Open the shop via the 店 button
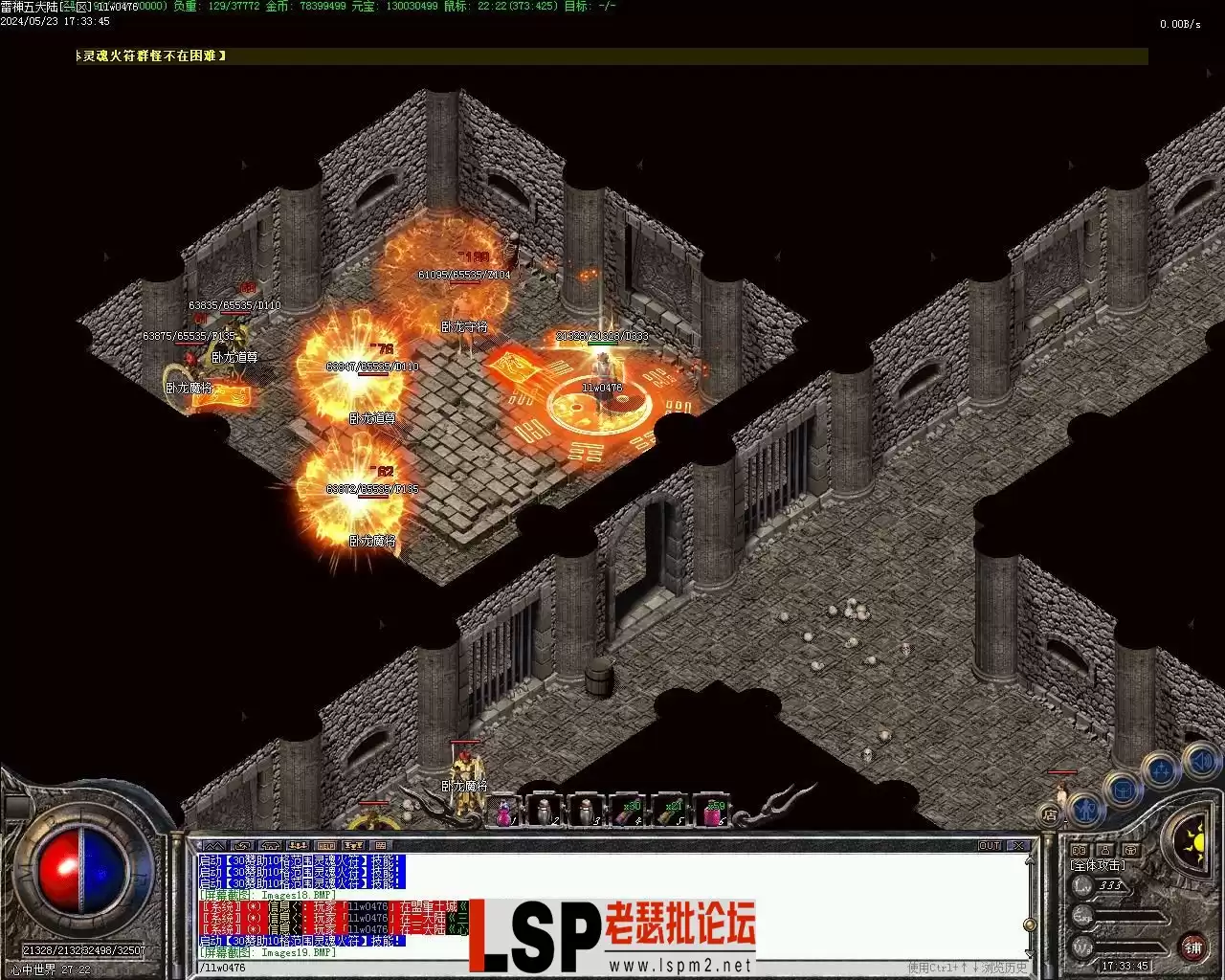The image size is (1225, 980). click(x=1050, y=815)
